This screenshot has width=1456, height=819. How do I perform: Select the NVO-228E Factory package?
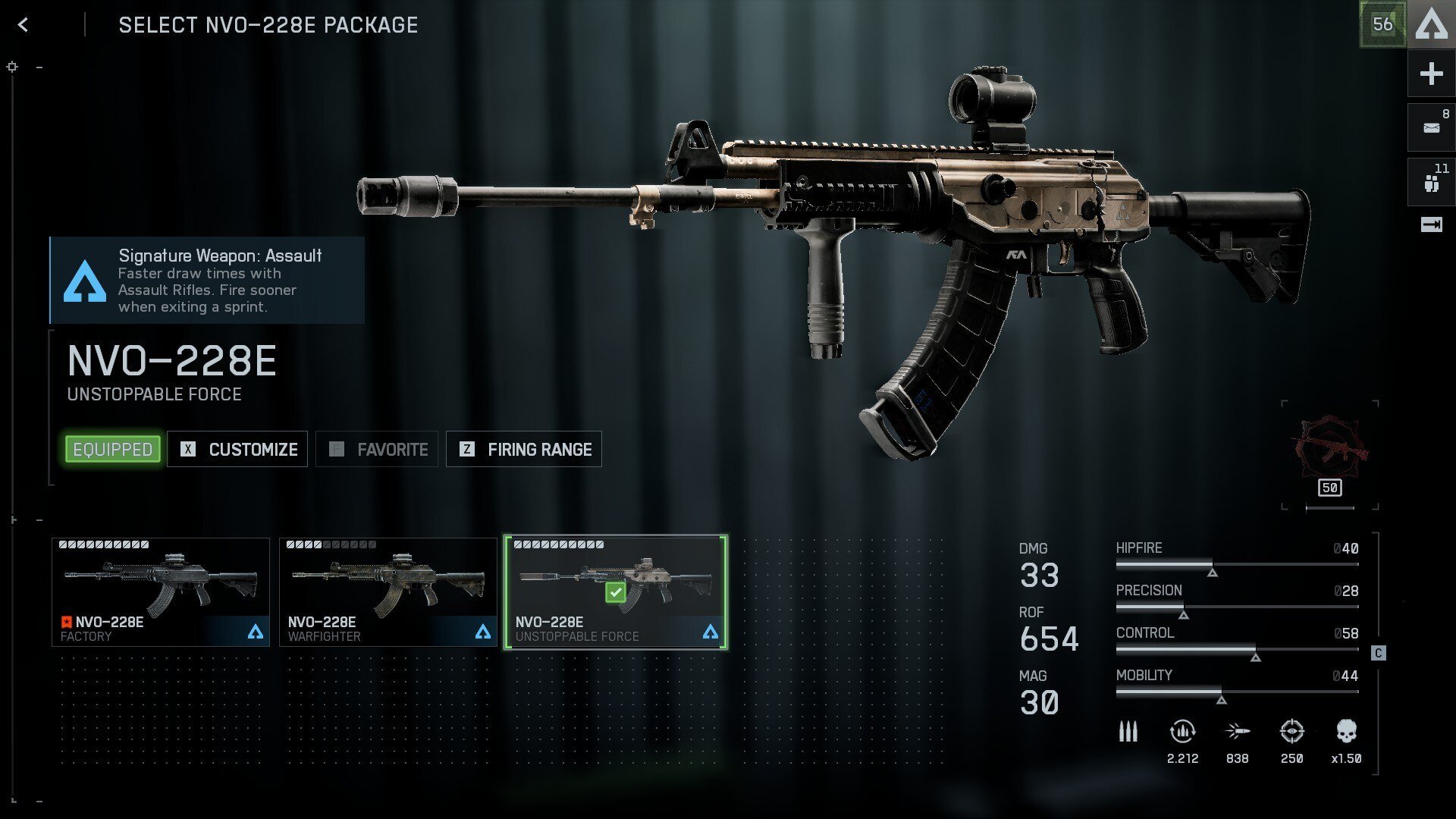tap(161, 592)
